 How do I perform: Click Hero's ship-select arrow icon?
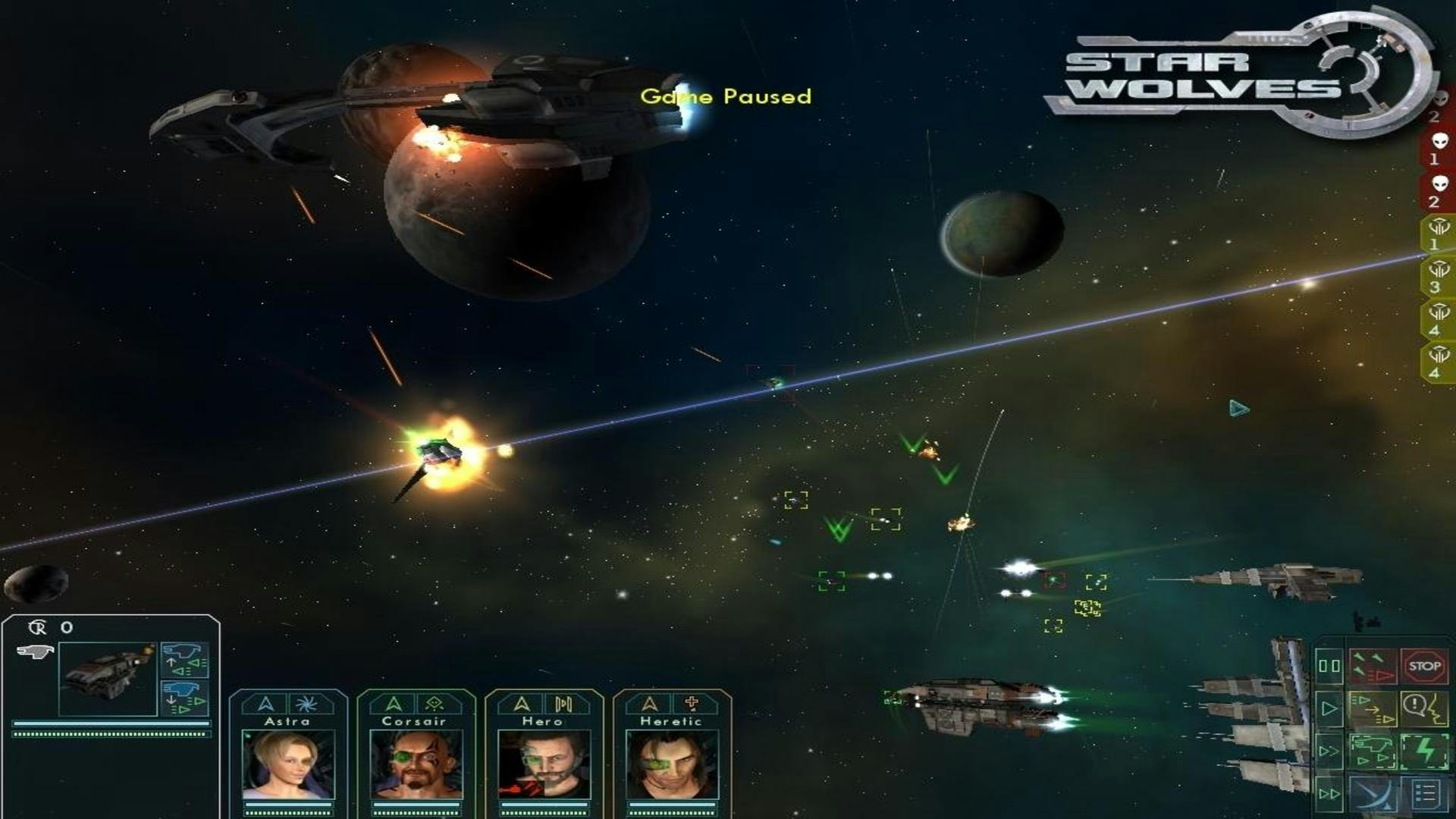click(521, 702)
